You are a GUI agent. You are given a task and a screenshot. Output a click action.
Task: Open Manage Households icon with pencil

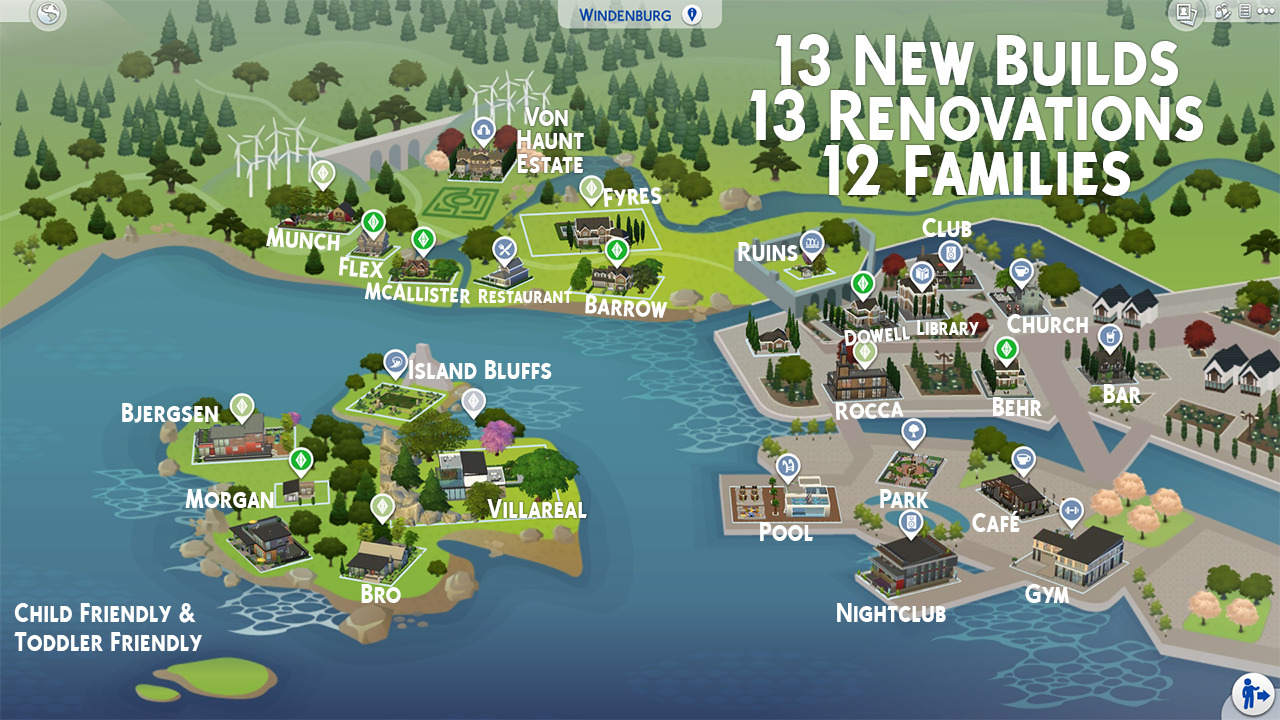click(x=1222, y=13)
